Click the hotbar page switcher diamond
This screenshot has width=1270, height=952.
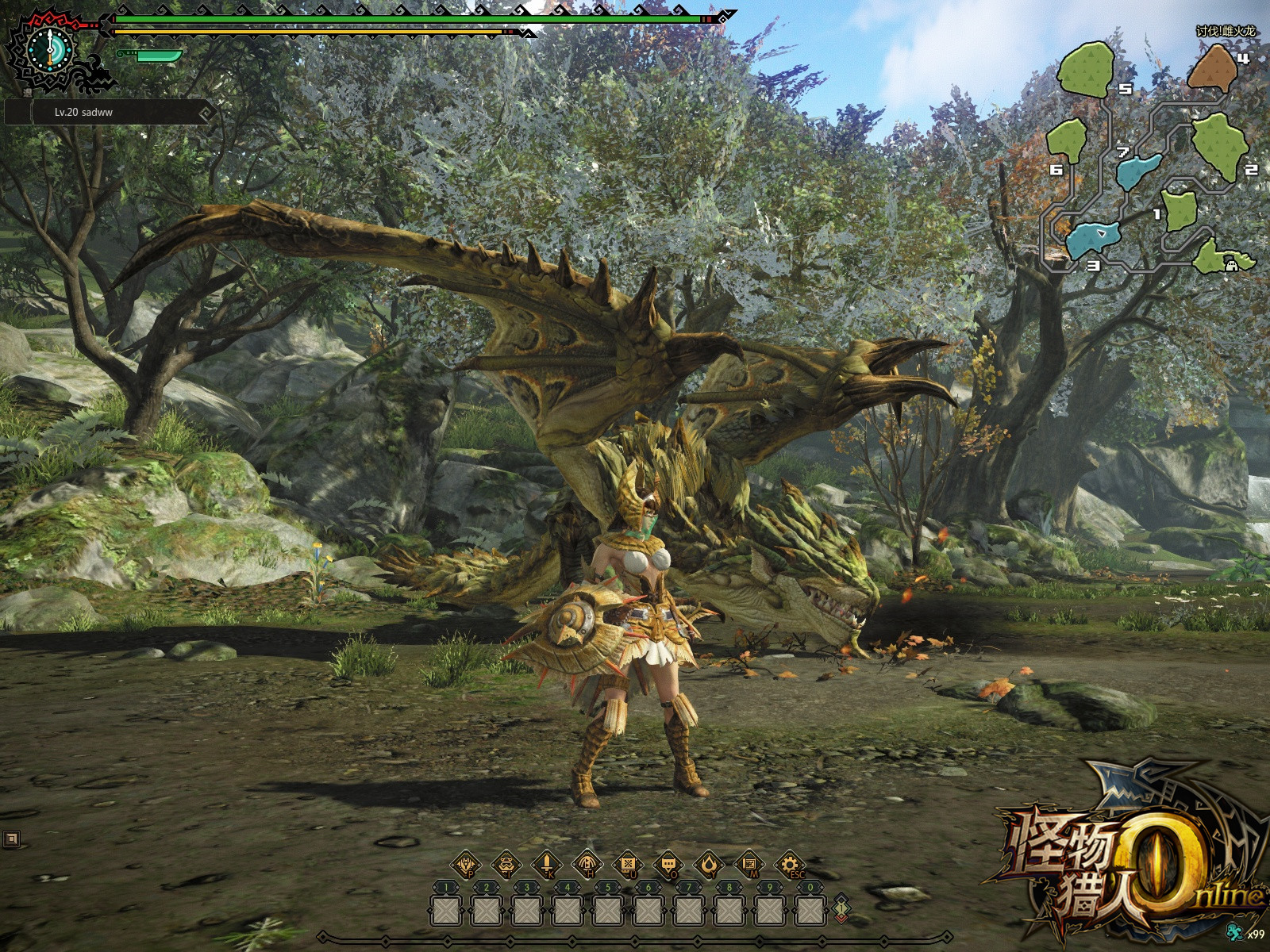(841, 908)
